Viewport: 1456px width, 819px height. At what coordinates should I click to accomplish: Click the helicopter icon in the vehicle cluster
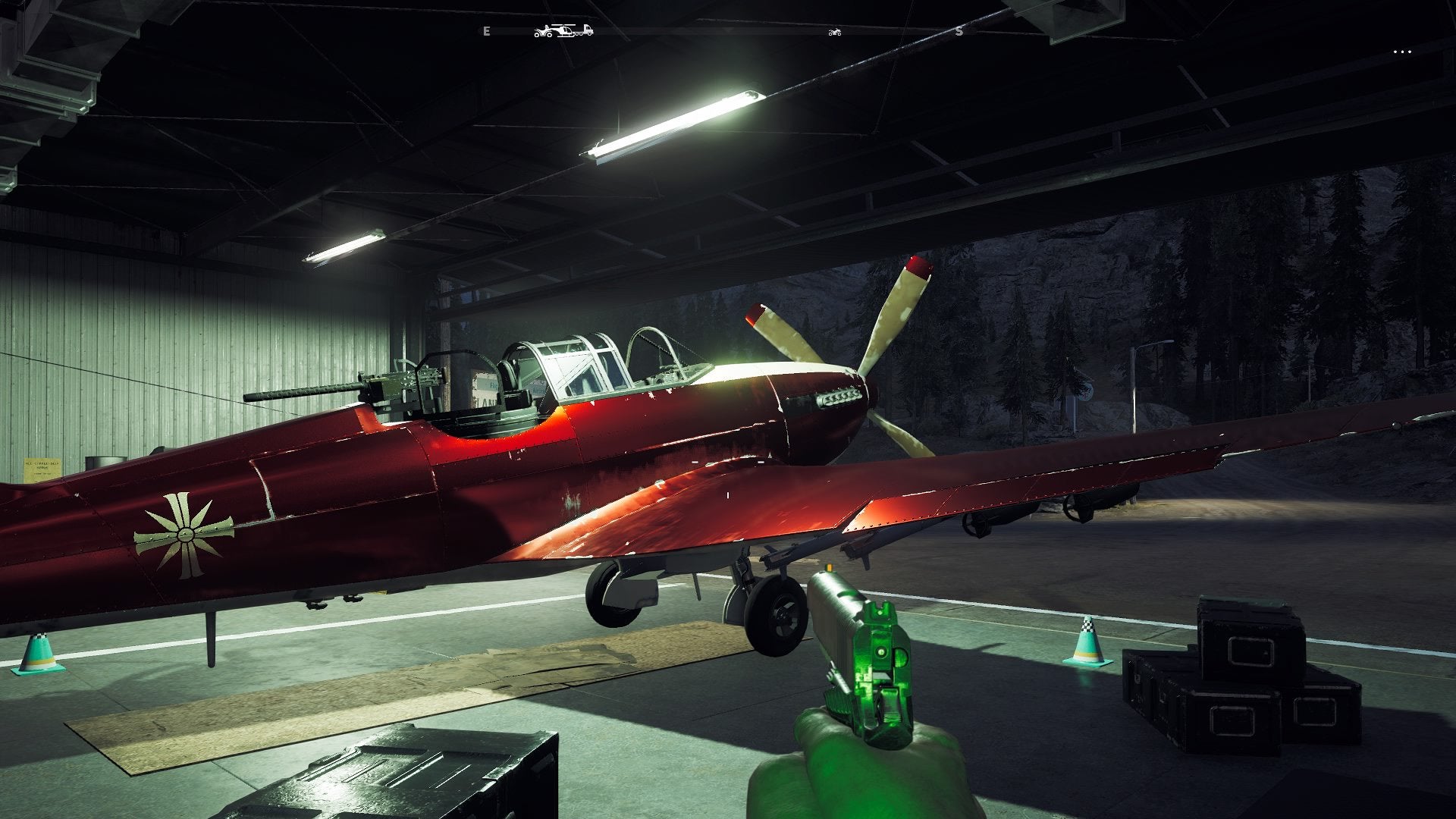564,32
